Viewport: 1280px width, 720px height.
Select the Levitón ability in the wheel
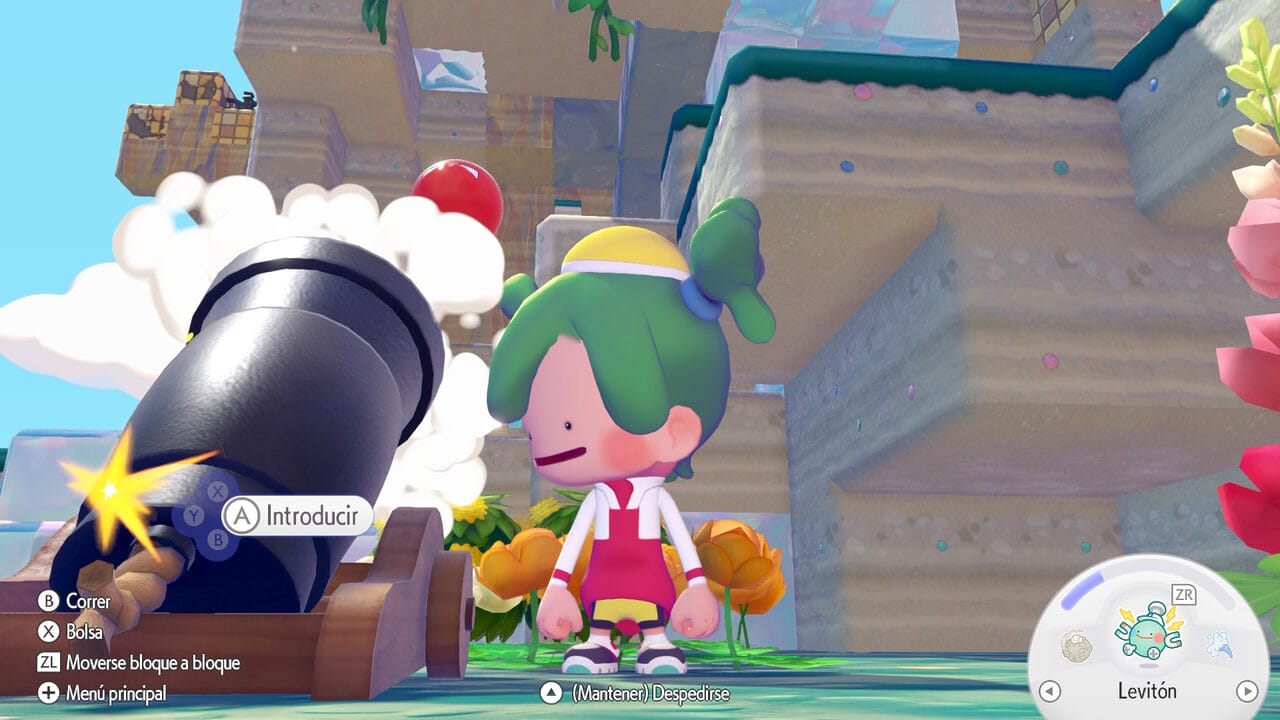[x=1147, y=635]
